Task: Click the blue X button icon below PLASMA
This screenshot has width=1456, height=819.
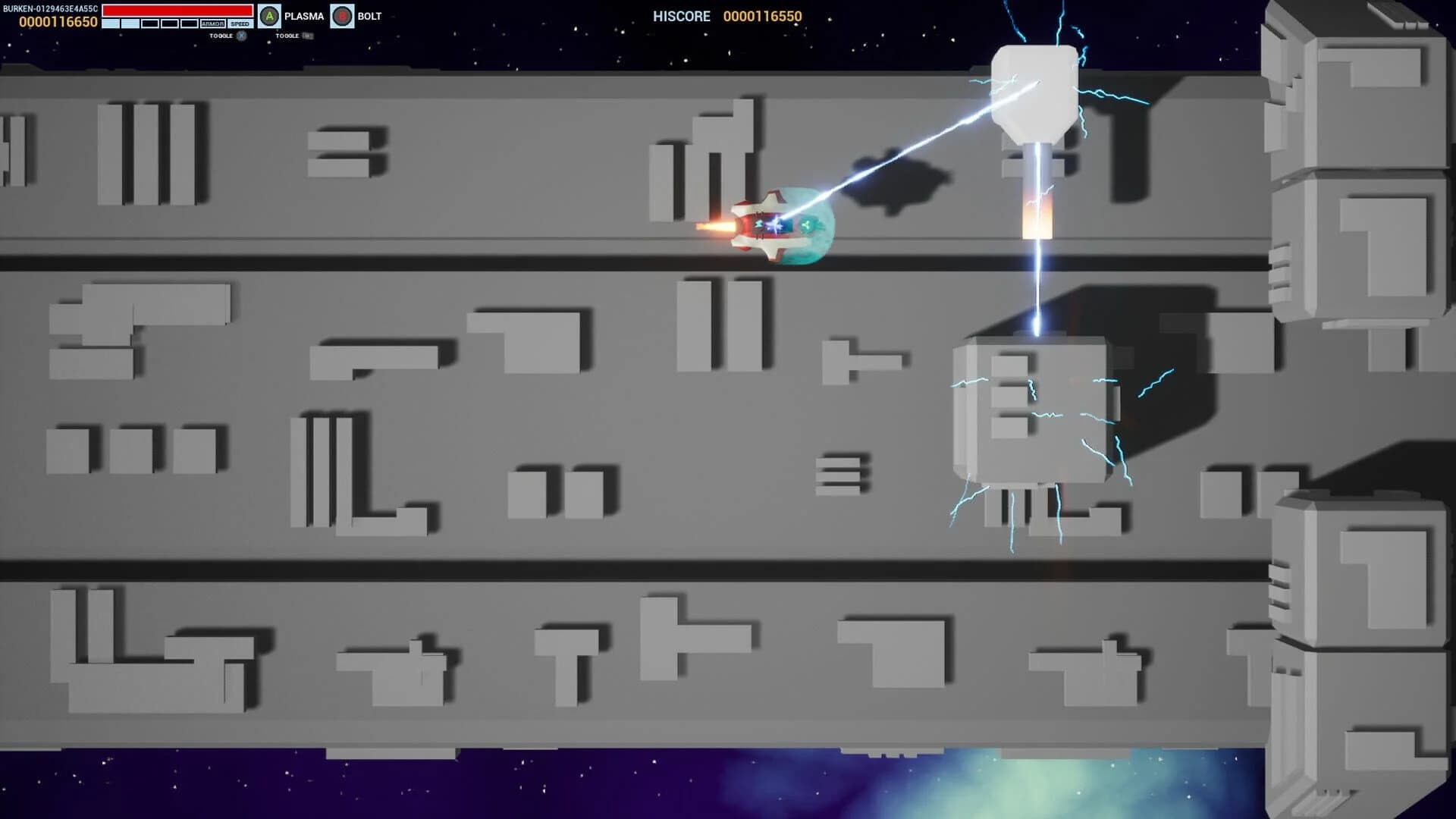Action: (241, 36)
